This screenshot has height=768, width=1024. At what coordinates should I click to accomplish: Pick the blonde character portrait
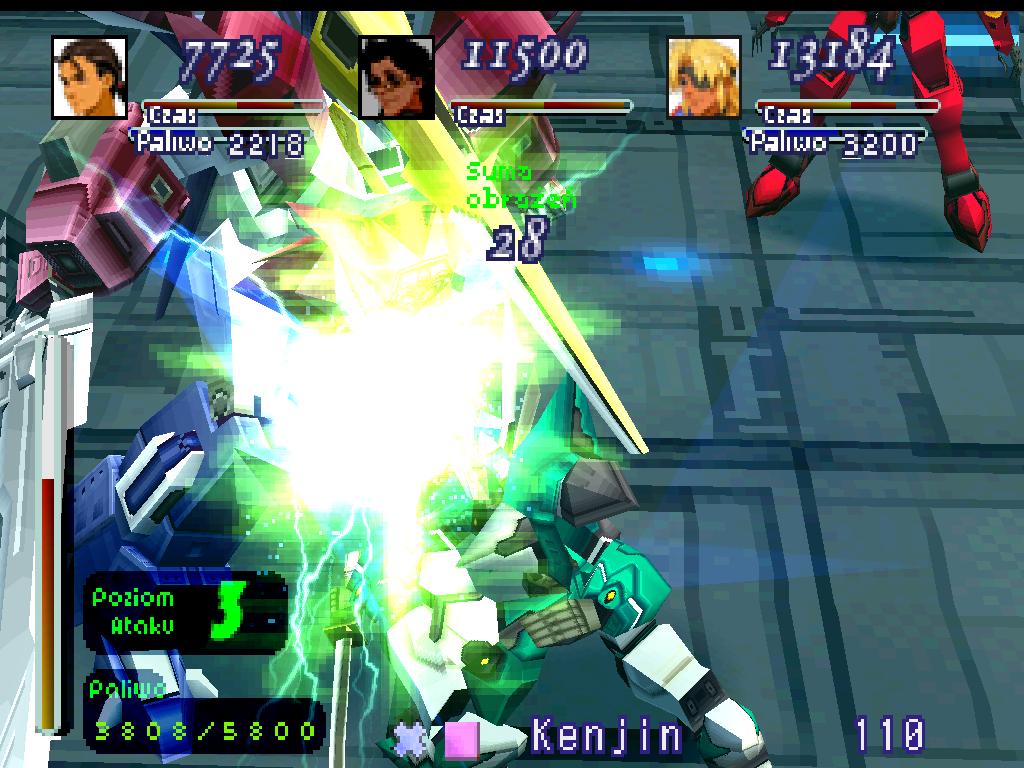click(704, 78)
